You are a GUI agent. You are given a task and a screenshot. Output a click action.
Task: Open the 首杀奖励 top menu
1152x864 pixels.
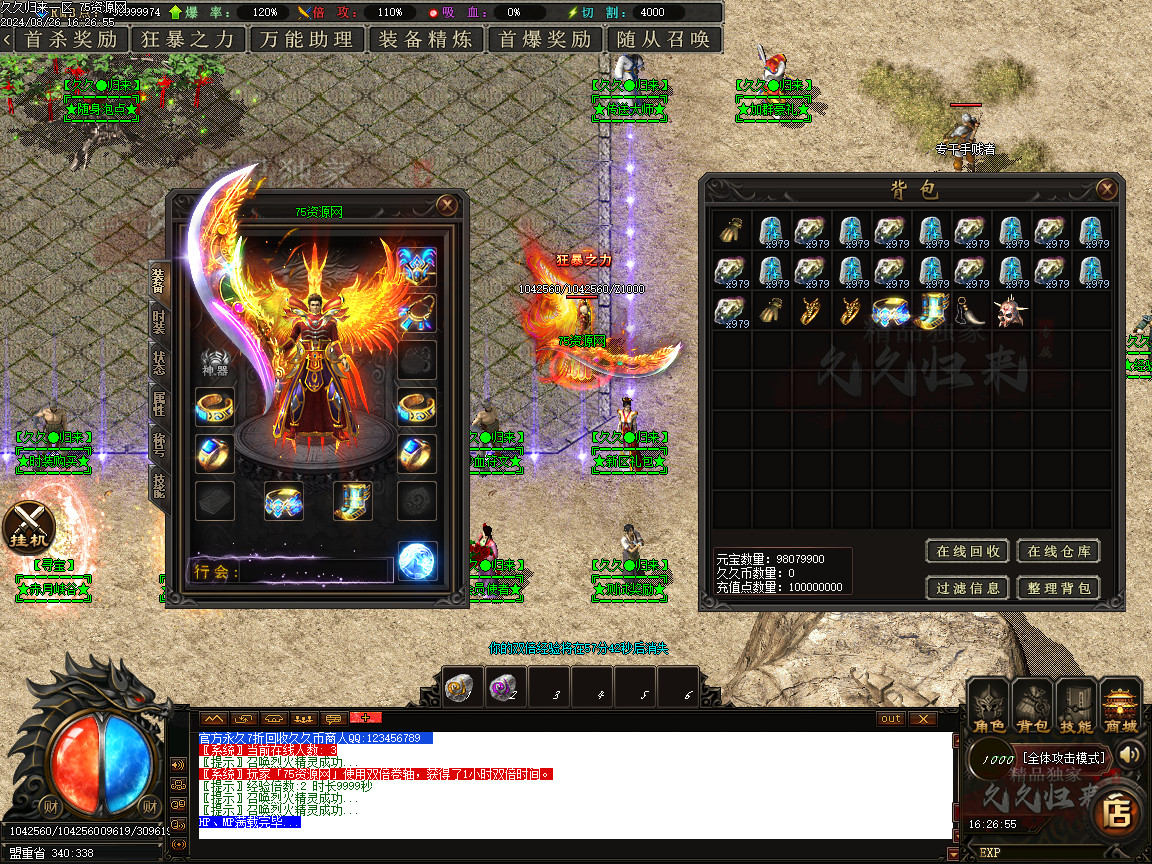pos(70,40)
